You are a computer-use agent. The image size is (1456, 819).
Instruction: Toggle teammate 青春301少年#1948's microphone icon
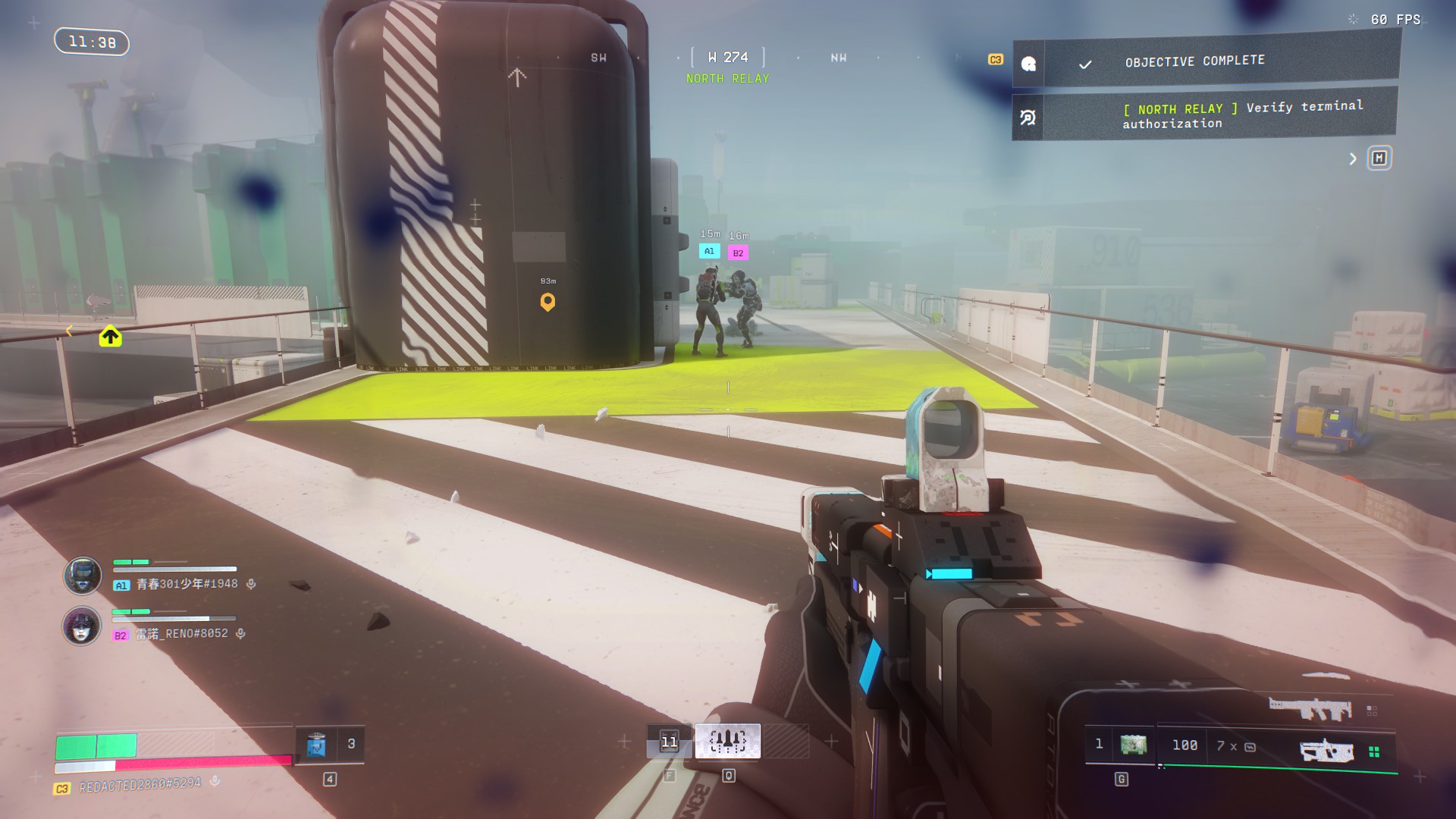point(251,584)
